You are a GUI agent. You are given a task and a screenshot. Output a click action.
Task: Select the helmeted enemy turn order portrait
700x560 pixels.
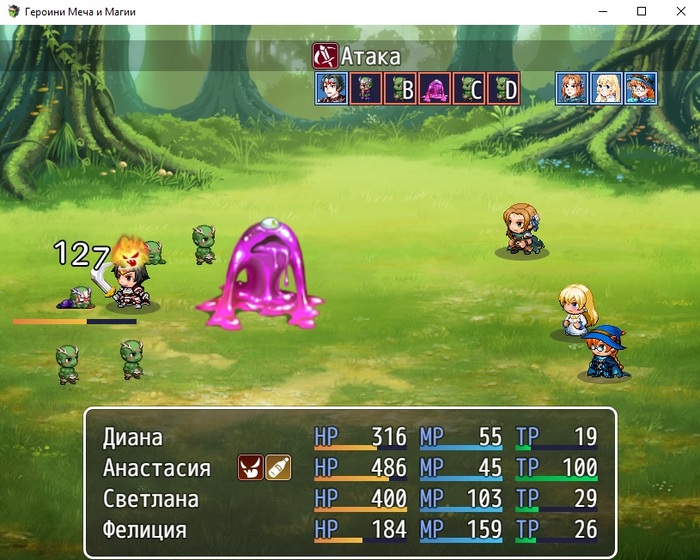point(365,88)
